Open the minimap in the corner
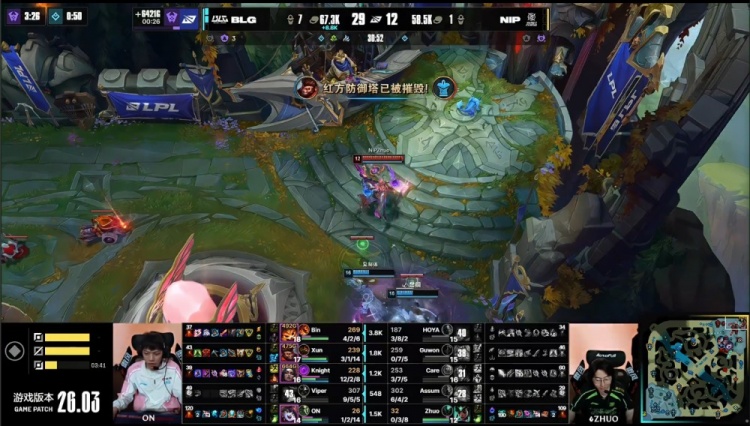This screenshot has height=426, width=750. pyautogui.click(x=693, y=371)
